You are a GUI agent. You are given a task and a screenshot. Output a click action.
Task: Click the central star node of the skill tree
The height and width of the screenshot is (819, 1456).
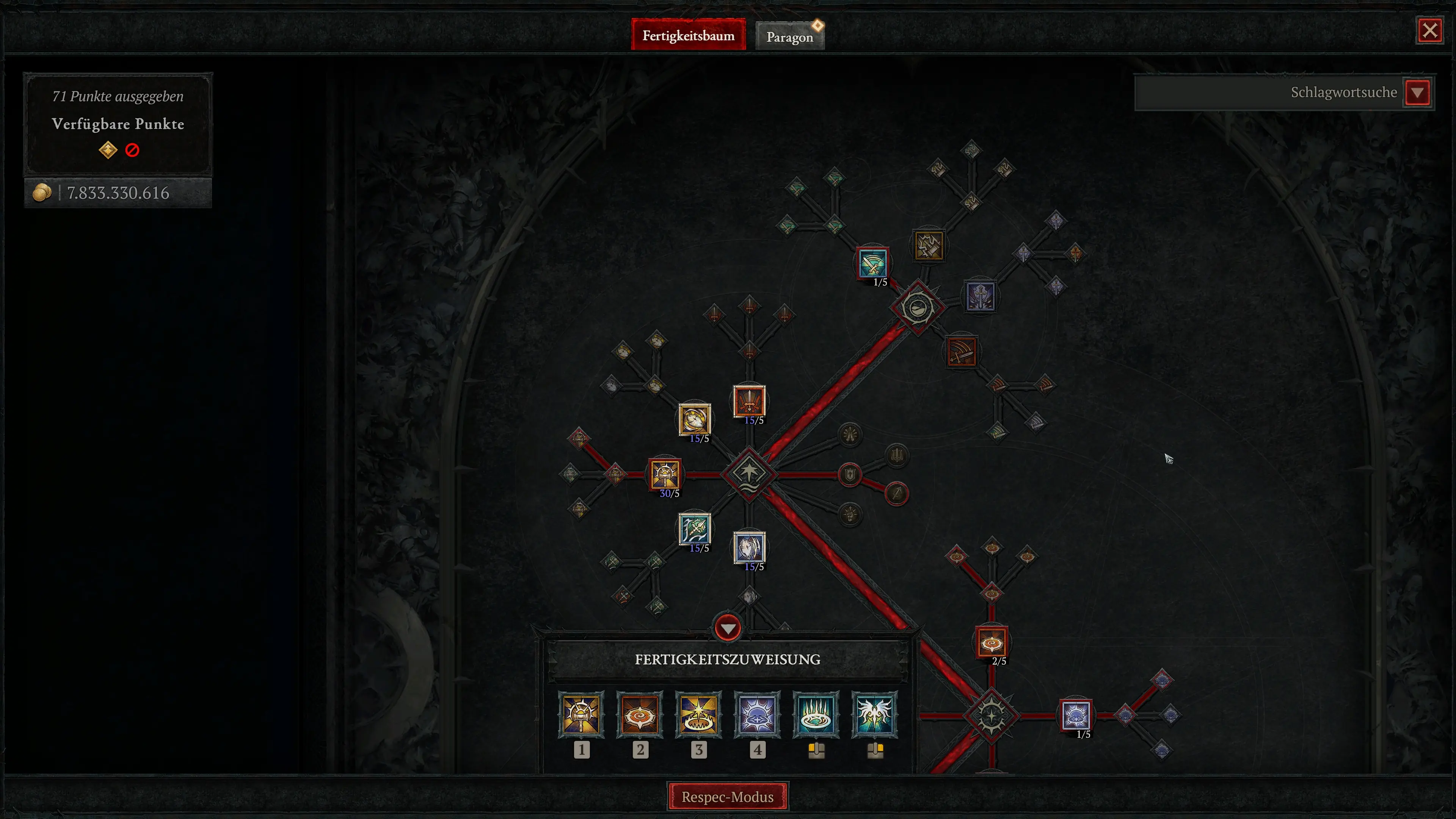tap(749, 474)
